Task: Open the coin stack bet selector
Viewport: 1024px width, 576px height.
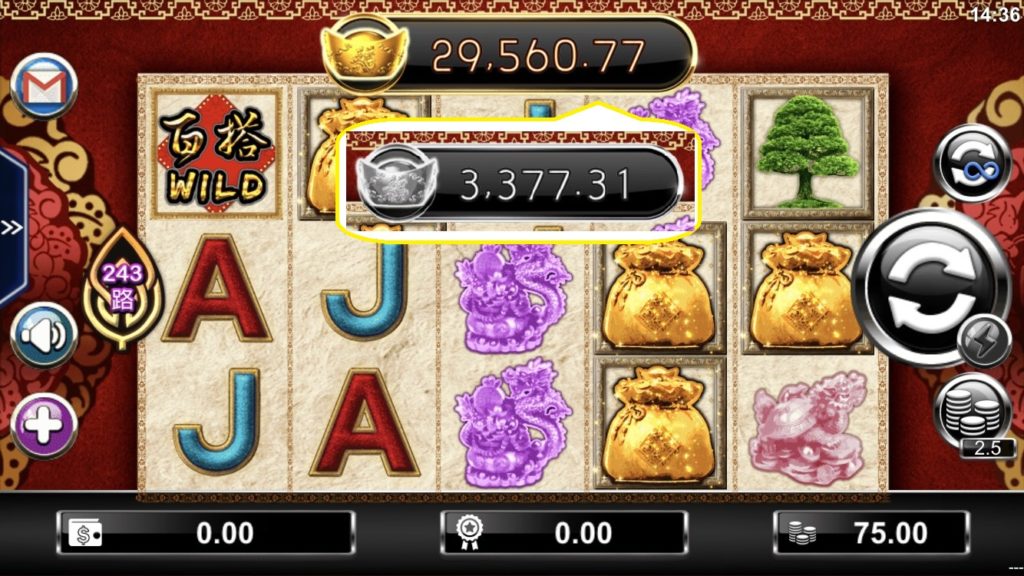Action: (x=973, y=410)
